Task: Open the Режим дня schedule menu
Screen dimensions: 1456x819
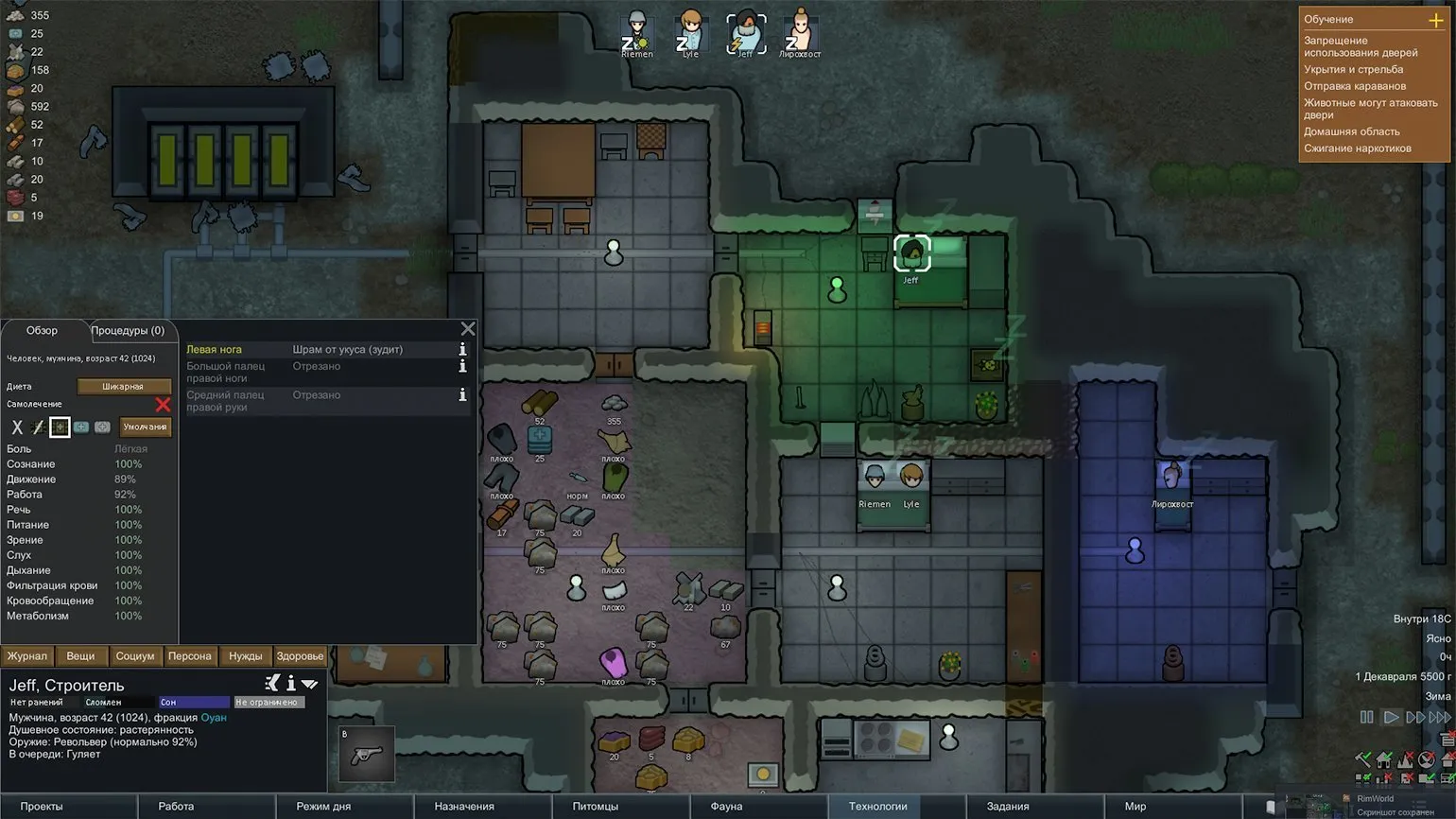Action: pyautogui.click(x=323, y=807)
